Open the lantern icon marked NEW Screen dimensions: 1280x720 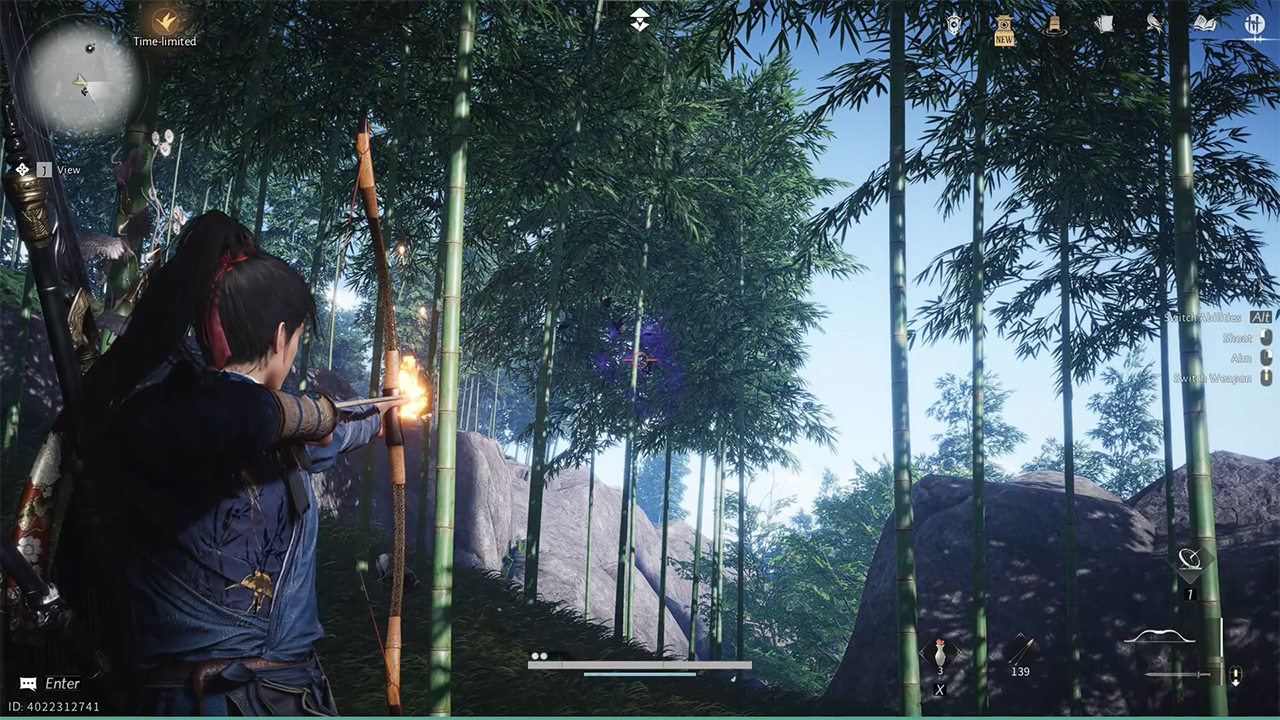tap(1004, 28)
